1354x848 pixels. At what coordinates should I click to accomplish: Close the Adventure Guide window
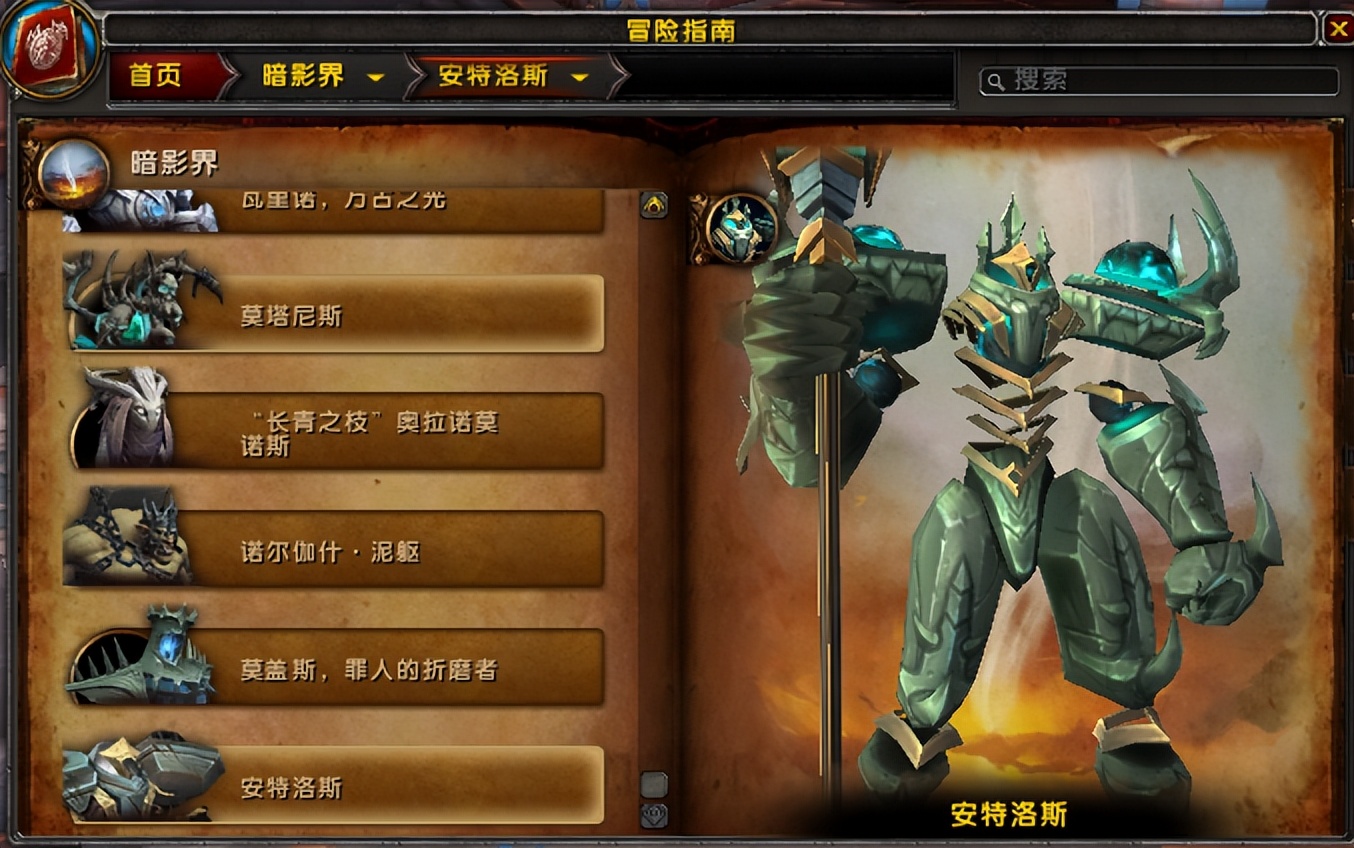pyautogui.click(x=1339, y=26)
